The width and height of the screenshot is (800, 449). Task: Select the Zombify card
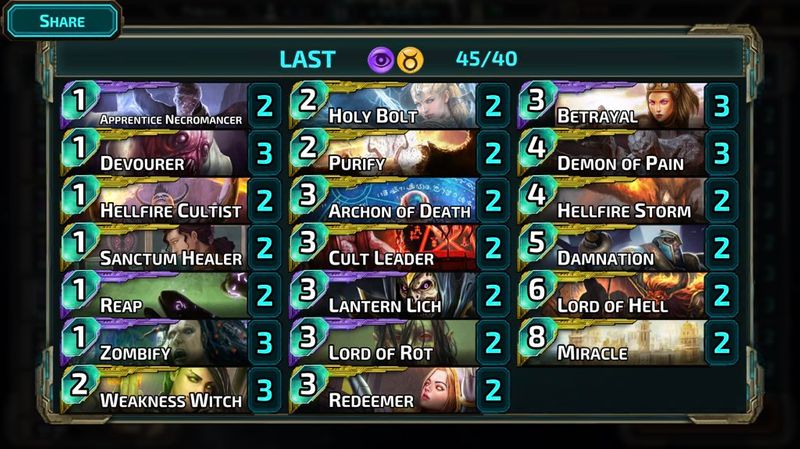pos(160,343)
